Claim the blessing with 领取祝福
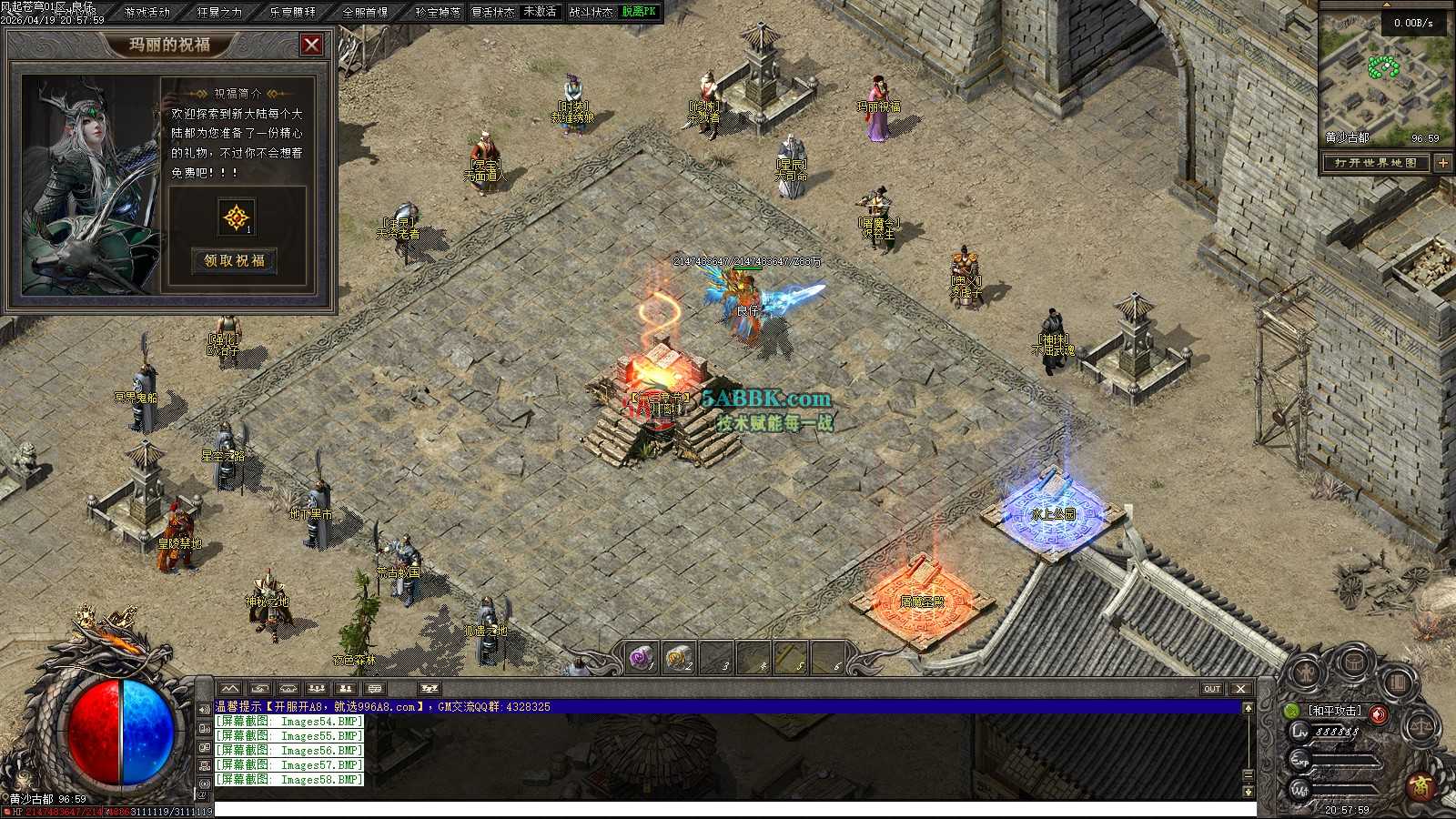This screenshot has width=1456, height=819. 235,260
